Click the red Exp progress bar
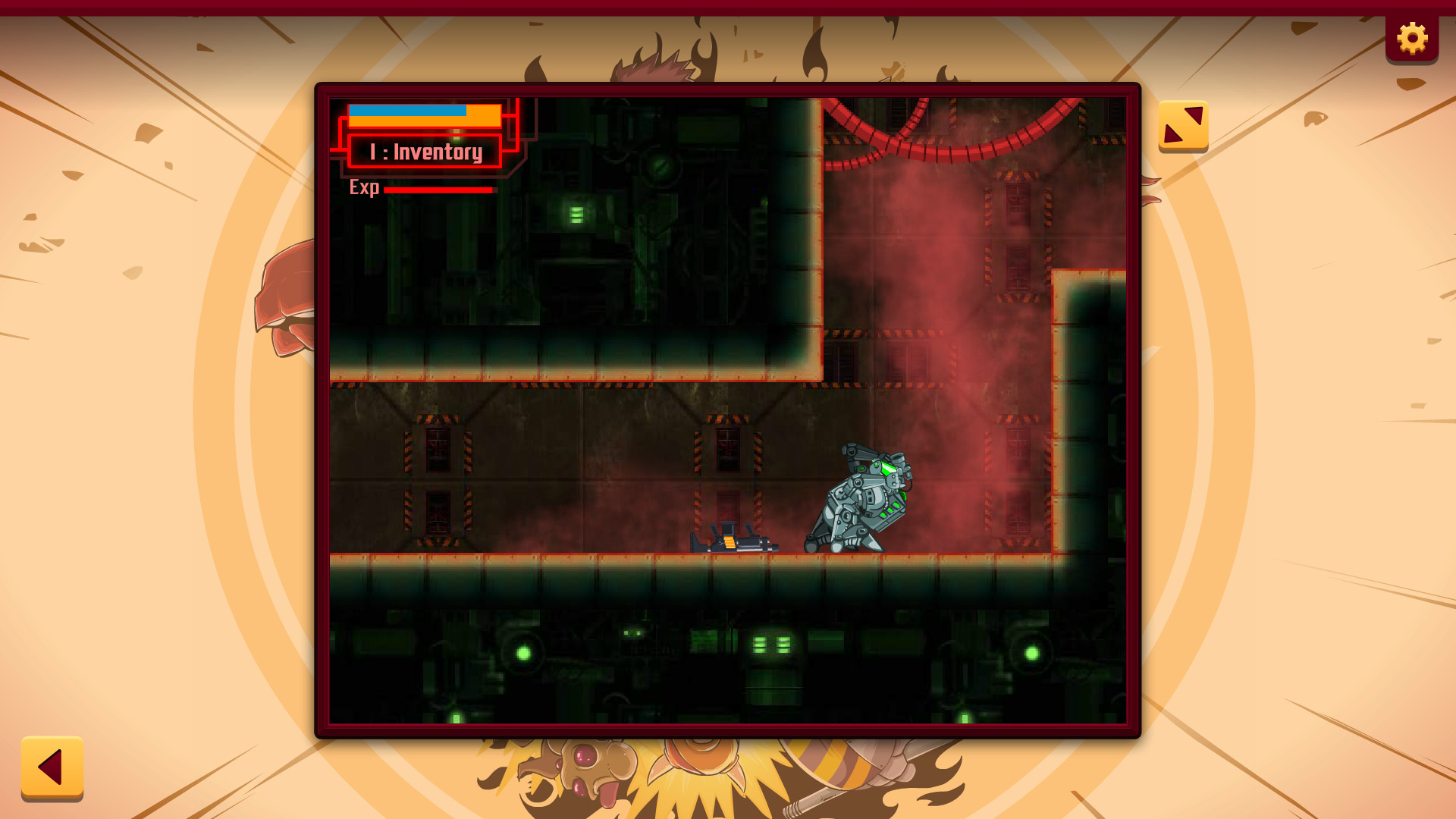The width and height of the screenshot is (1456, 819). [440, 190]
